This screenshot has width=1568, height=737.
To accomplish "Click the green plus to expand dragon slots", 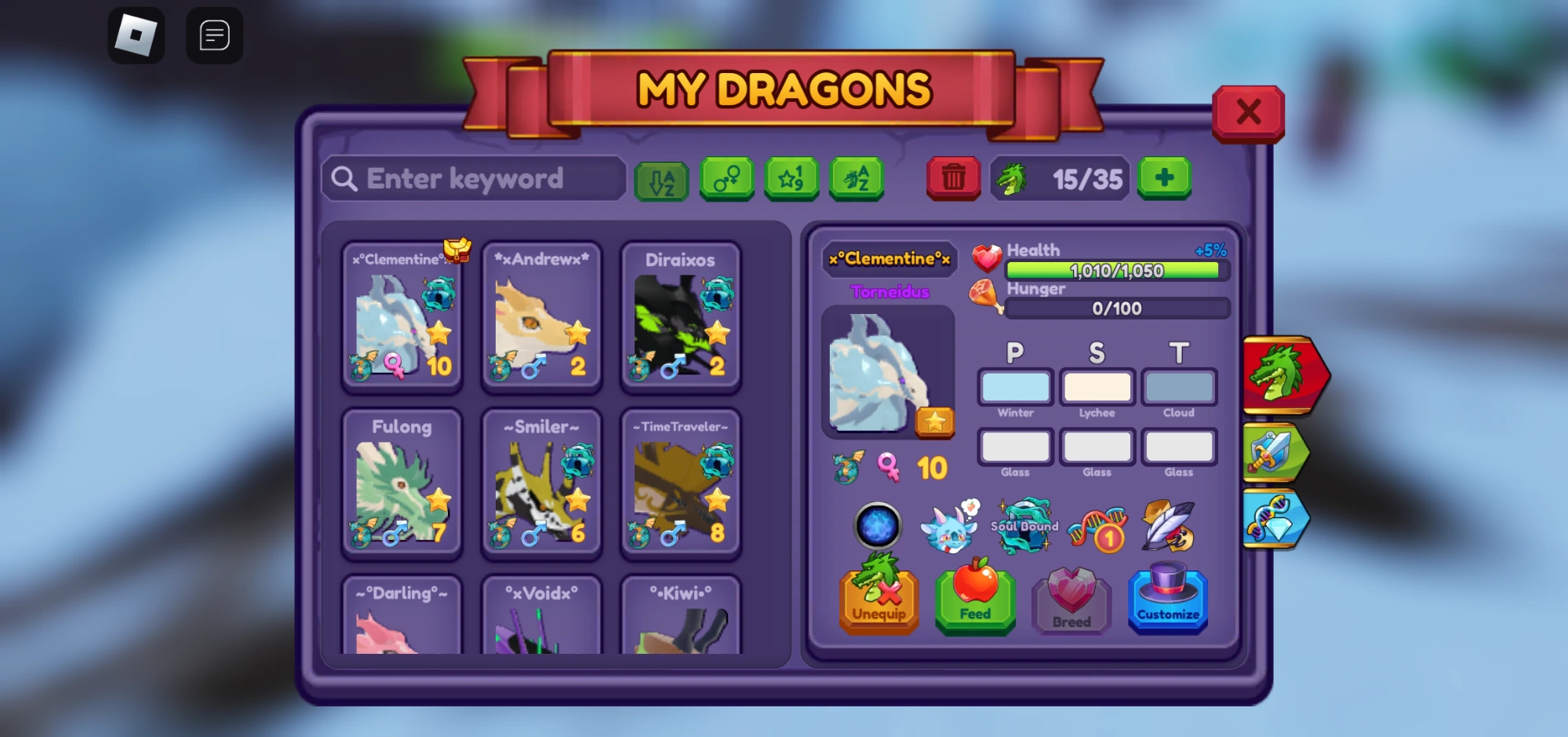I will tap(1164, 179).
